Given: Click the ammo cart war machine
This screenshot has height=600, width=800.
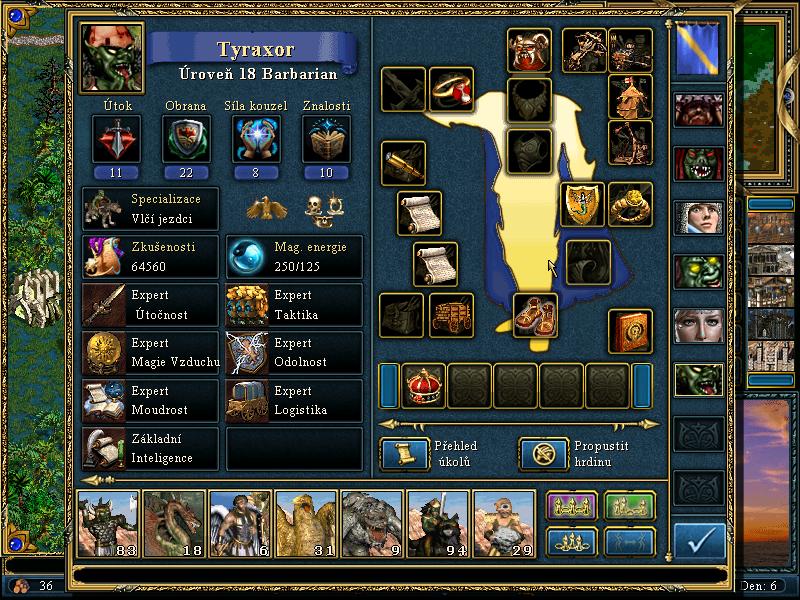Looking at the screenshot, I should point(452,316).
